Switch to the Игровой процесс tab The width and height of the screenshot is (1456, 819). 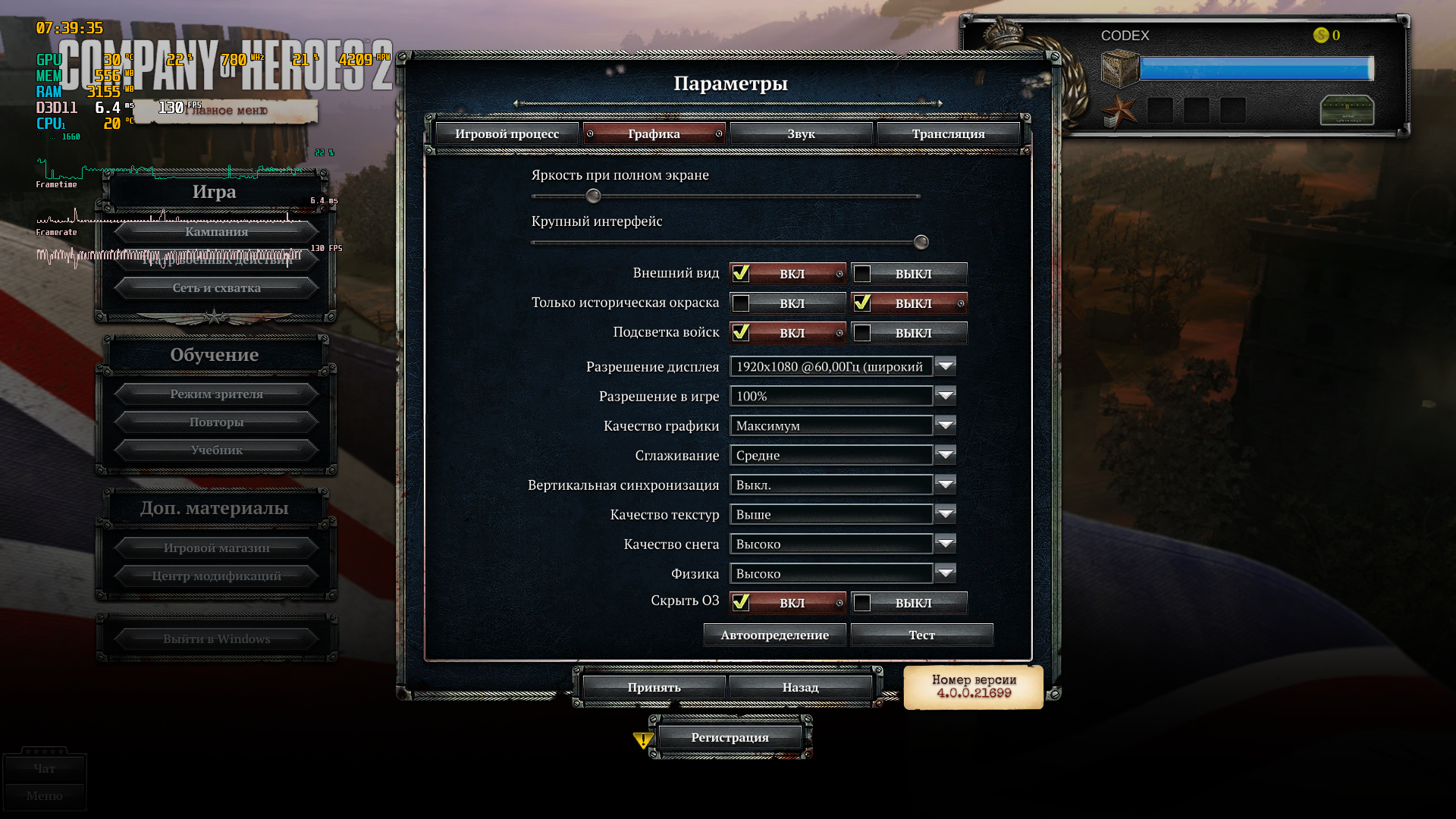pyautogui.click(x=507, y=134)
